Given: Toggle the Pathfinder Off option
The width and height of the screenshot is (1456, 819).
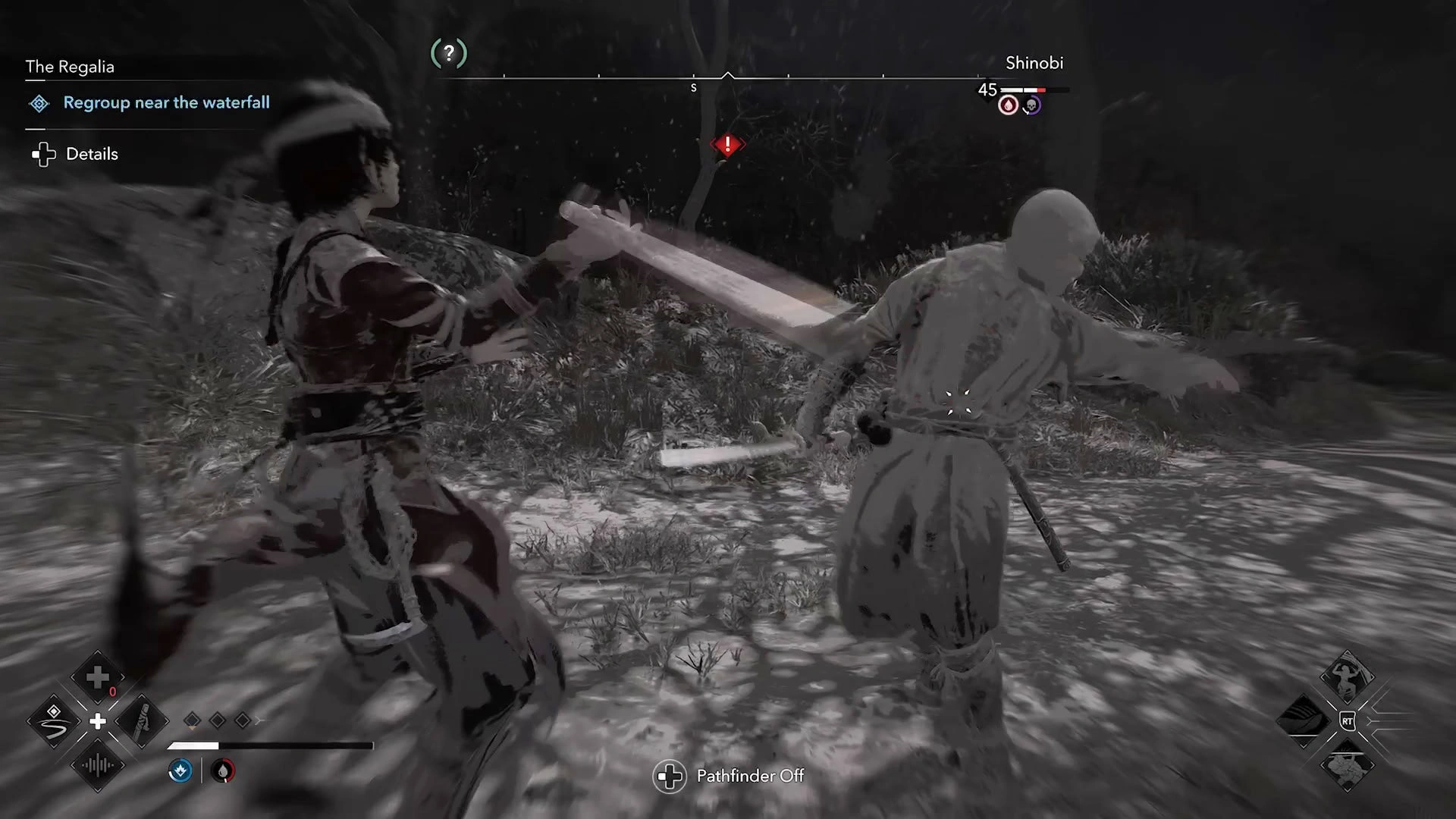Looking at the screenshot, I should tap(749, 776).
